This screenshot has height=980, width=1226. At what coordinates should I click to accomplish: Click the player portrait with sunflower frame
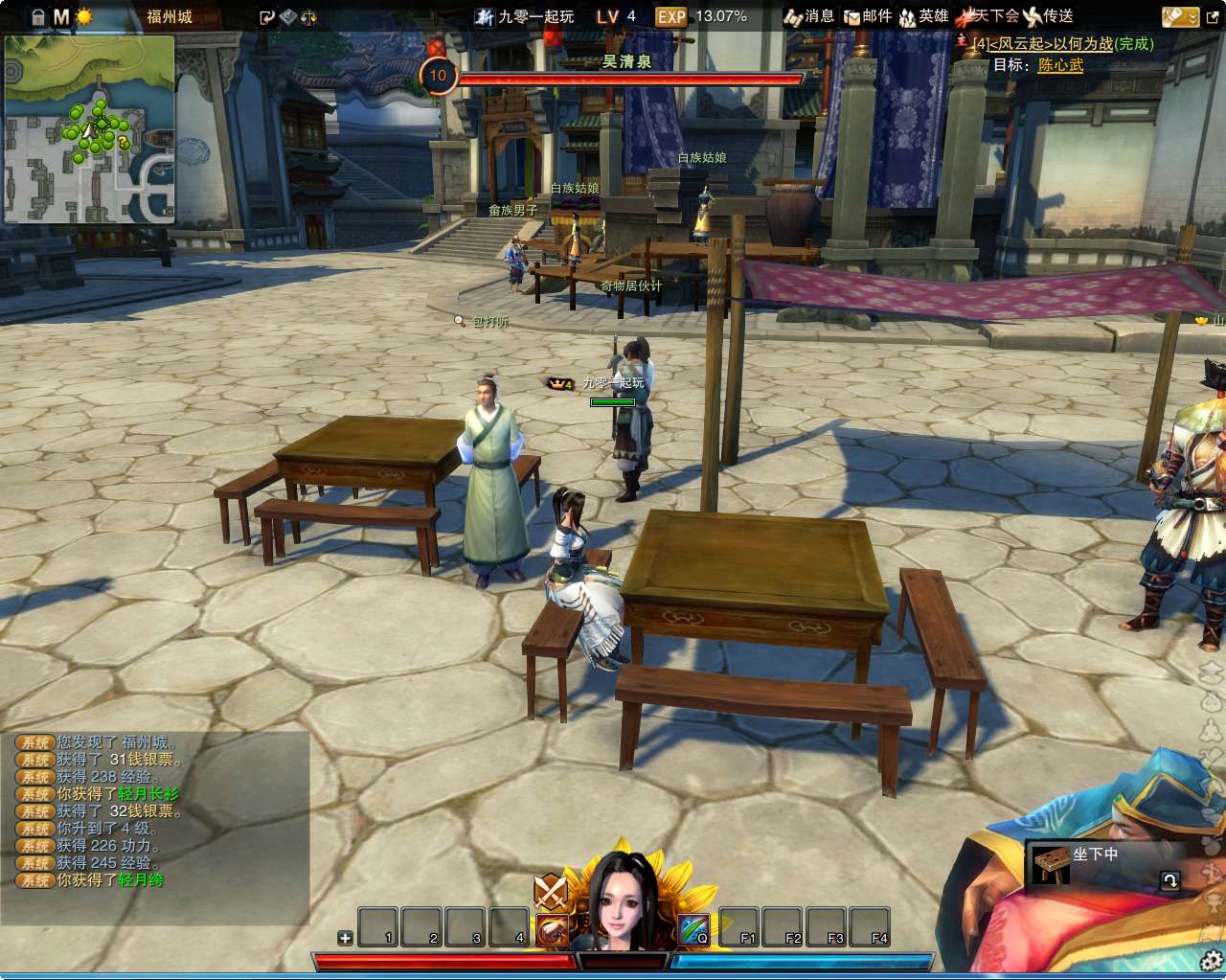[622, 900]
